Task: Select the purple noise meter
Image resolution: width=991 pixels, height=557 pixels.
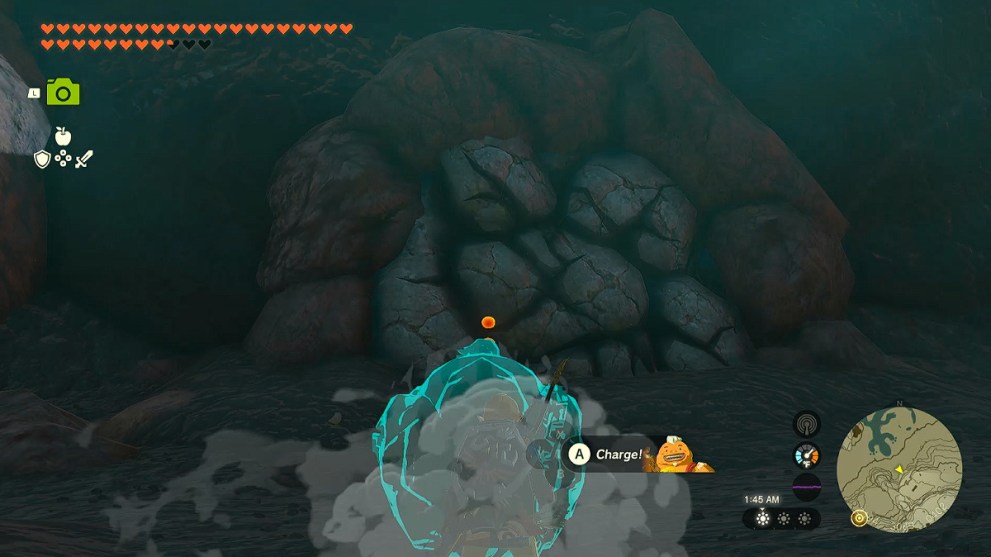Action: pyautogui.click(x=806, y=487)
